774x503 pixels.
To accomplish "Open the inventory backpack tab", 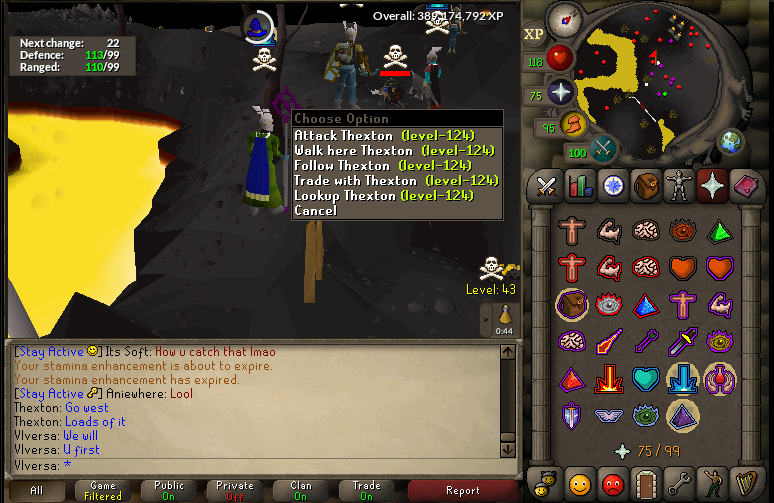I will point(648,185).
